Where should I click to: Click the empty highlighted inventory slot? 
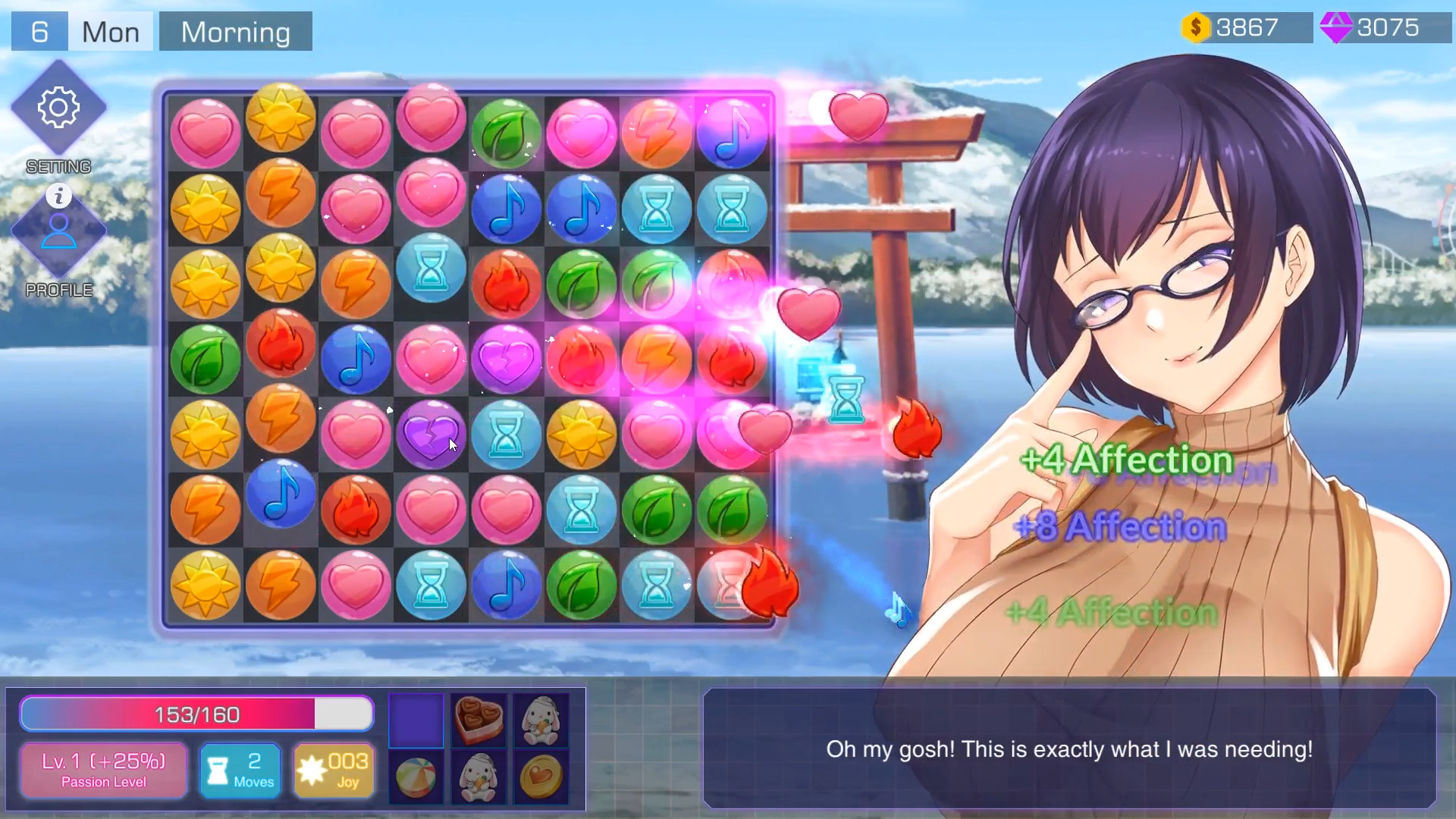(416, 720)
